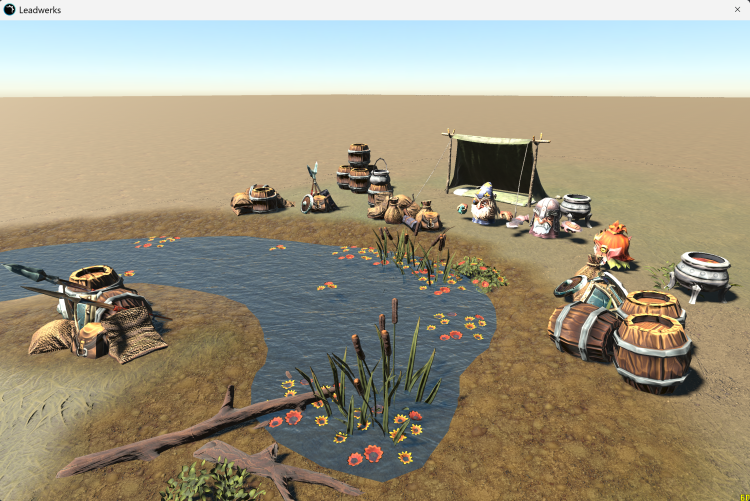Close the Leadwerks window

(x=737, y=9)
